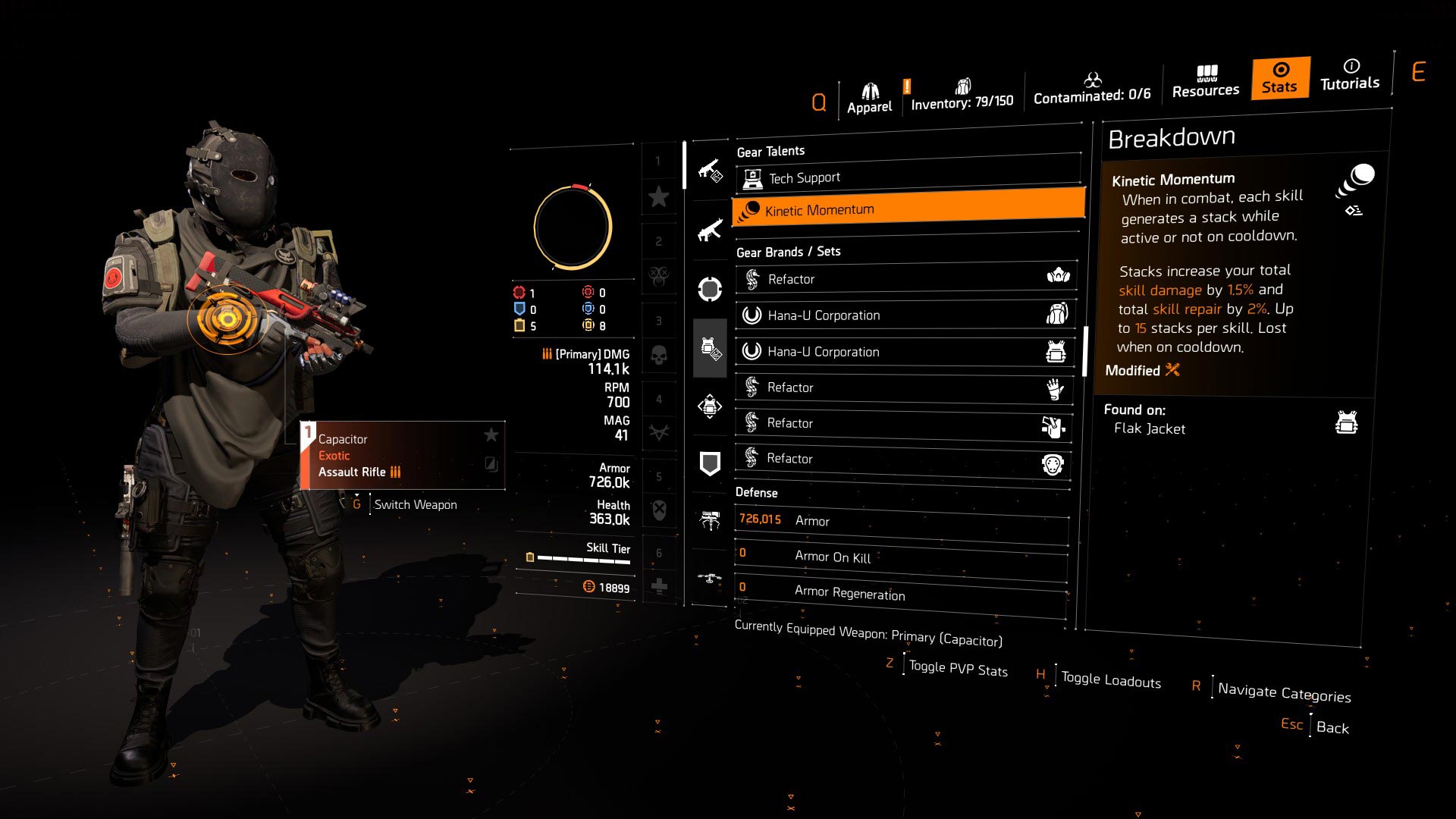
Task: Click the skull icon under loadout slot 3
Action: [660, 355]
